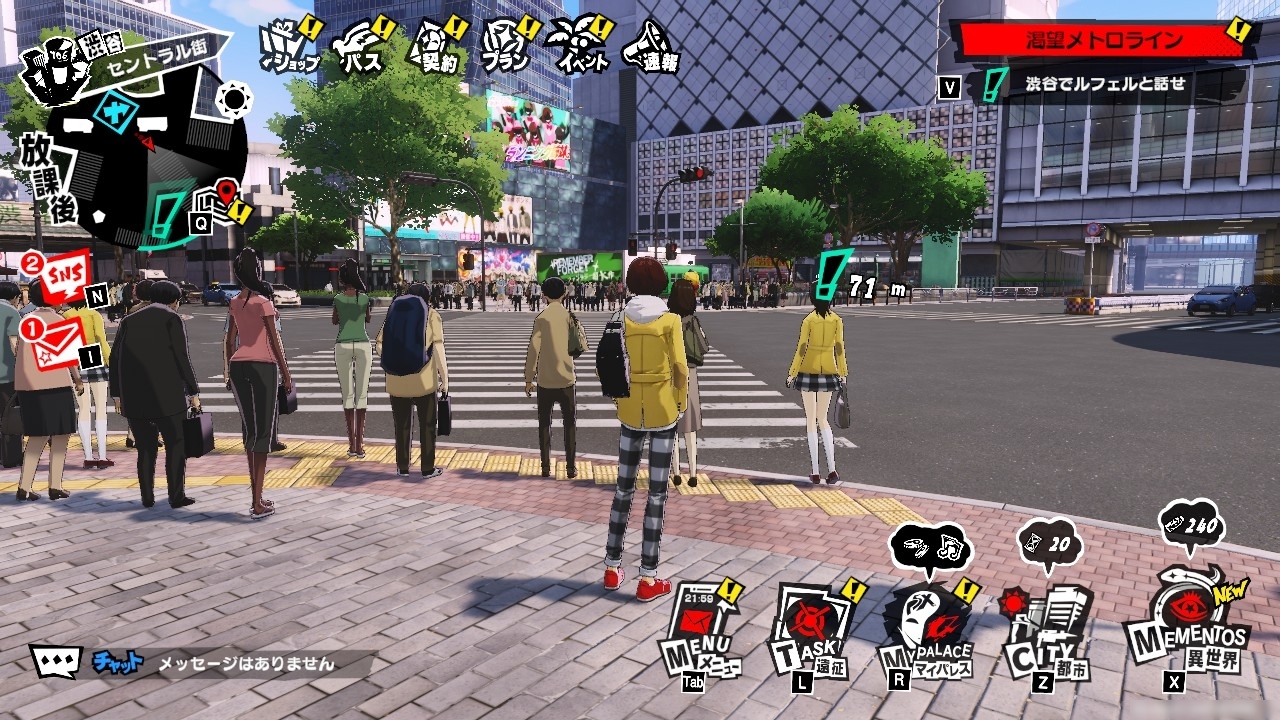The image size is (1280, 720).
Task: Open the イベント event menu
Action: [580, 46]
